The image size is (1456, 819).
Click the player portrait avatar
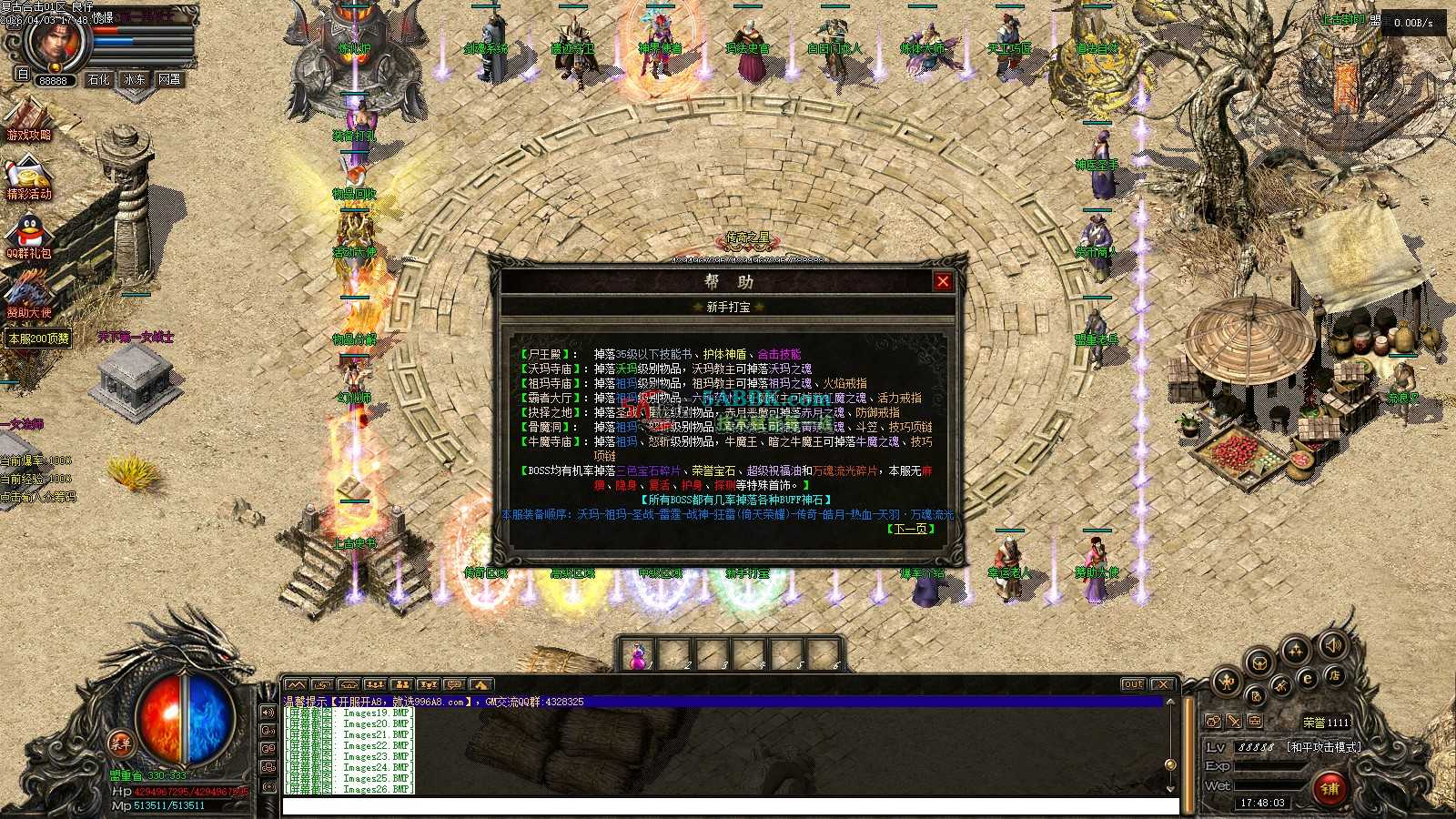(56, 41)
